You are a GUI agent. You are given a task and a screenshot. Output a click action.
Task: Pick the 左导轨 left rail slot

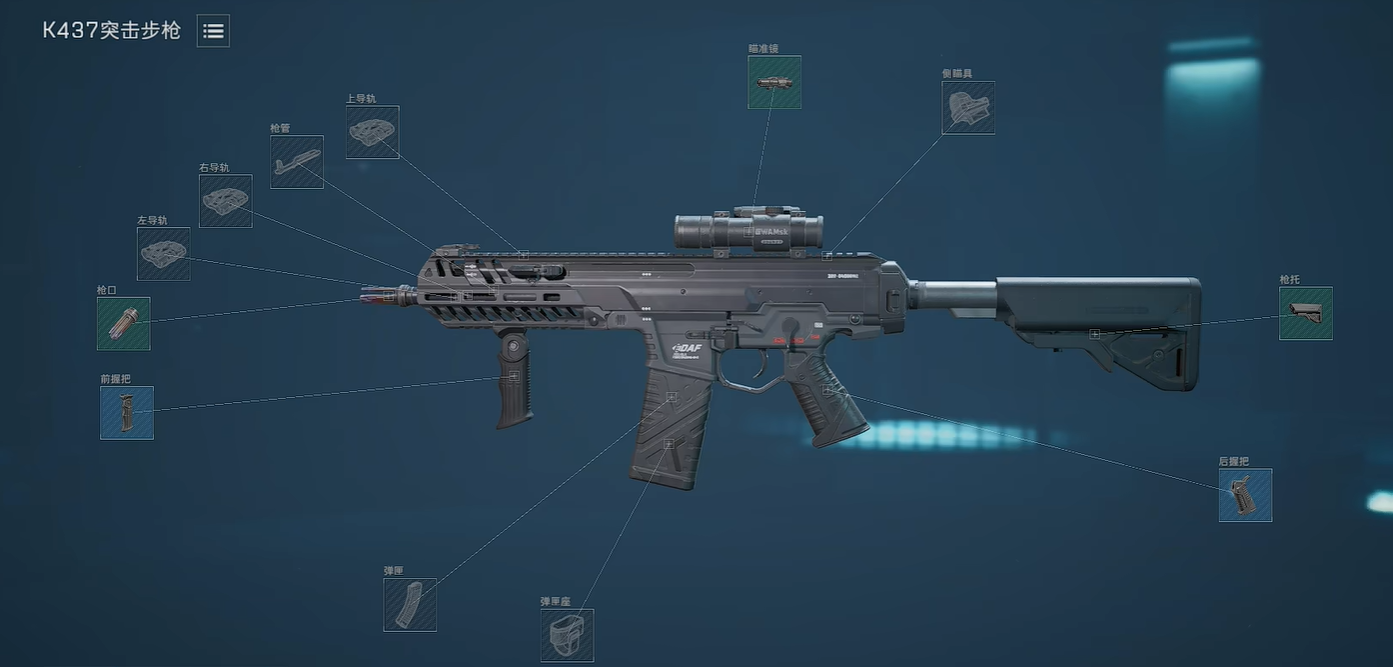pyautogui.click(x=164, y=254)
